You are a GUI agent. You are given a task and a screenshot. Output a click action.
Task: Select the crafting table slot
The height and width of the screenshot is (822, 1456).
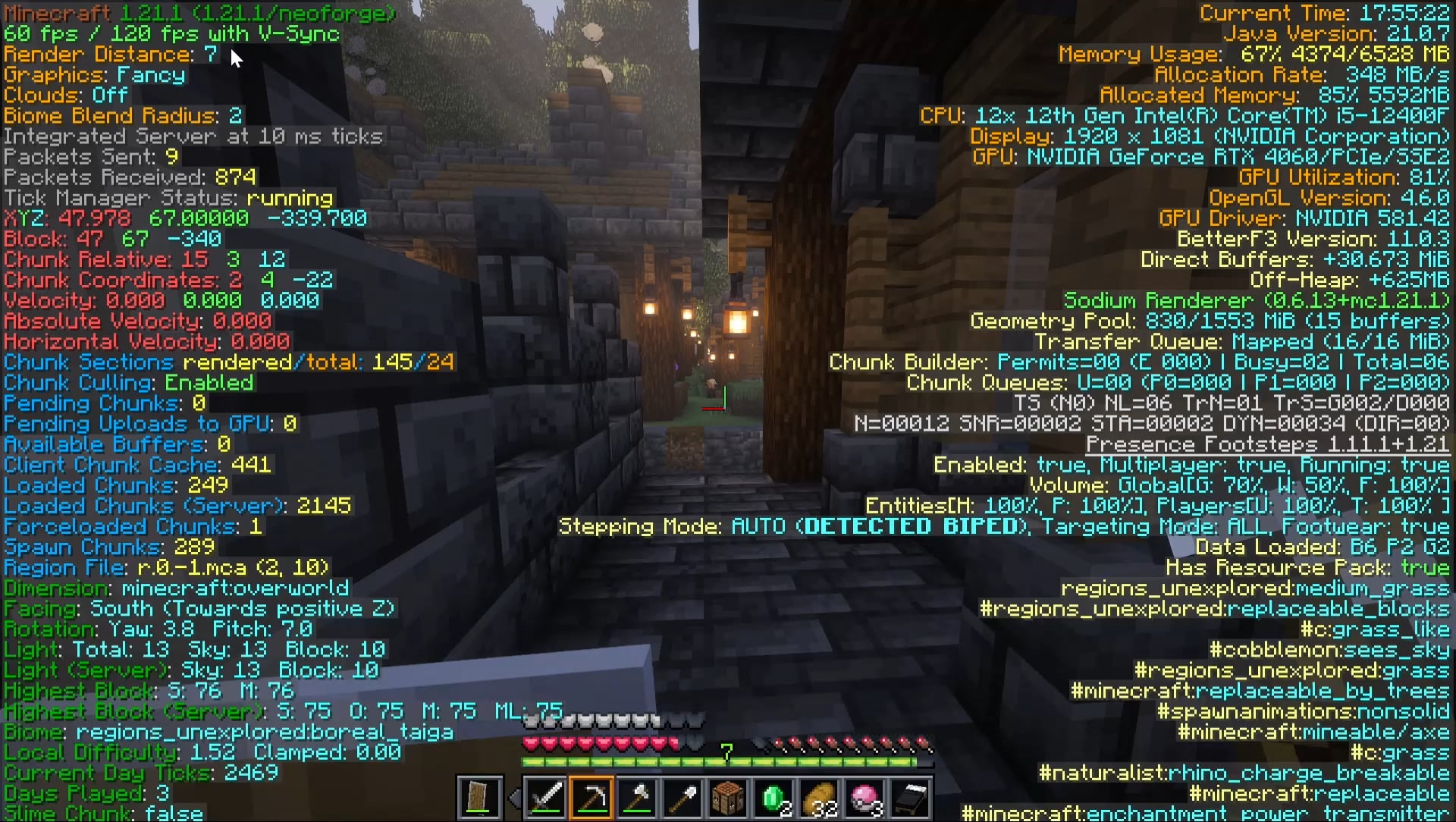(x=728, y=798)
